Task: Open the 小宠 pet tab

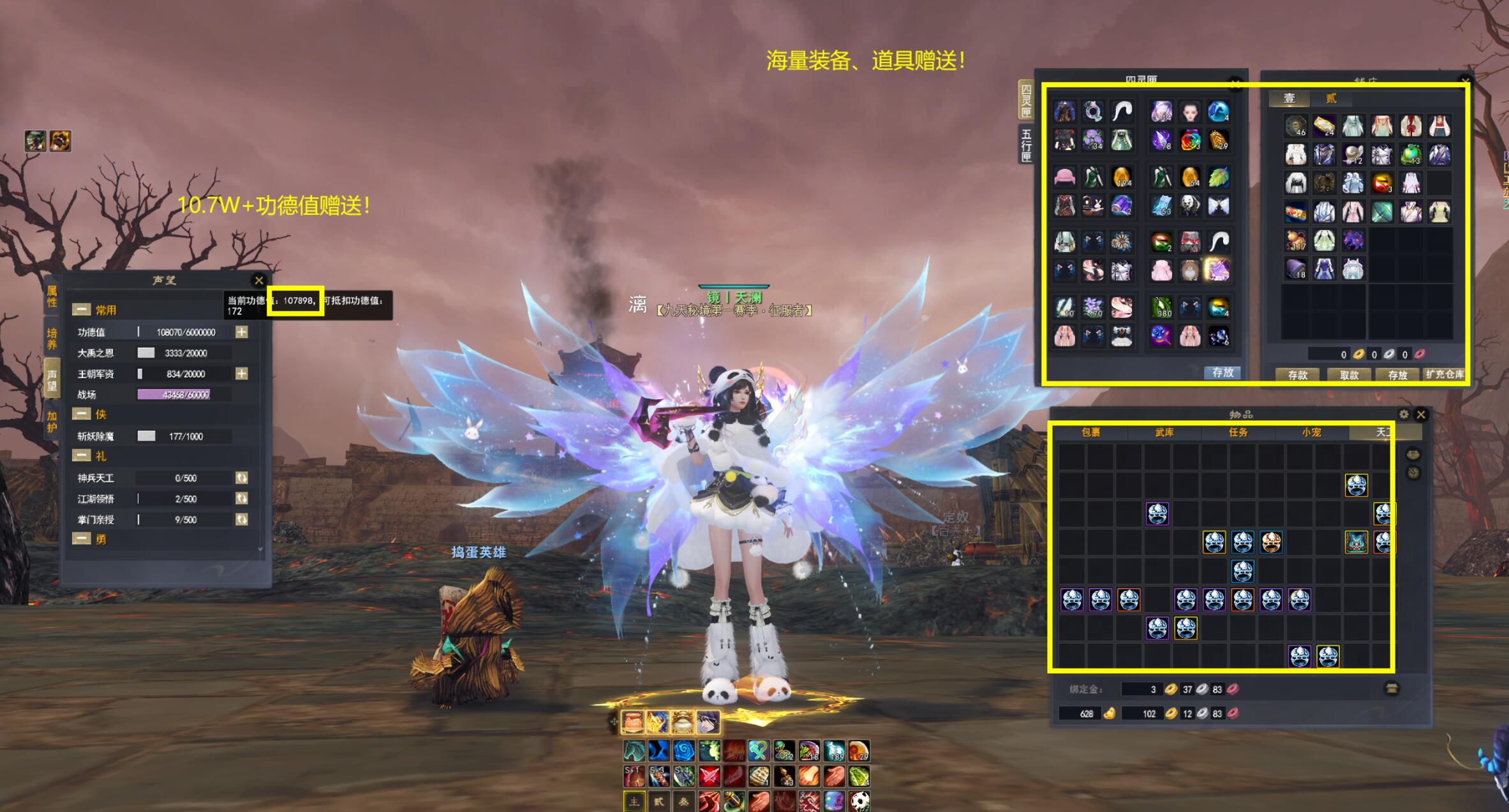Action: tap(1311, 432)
